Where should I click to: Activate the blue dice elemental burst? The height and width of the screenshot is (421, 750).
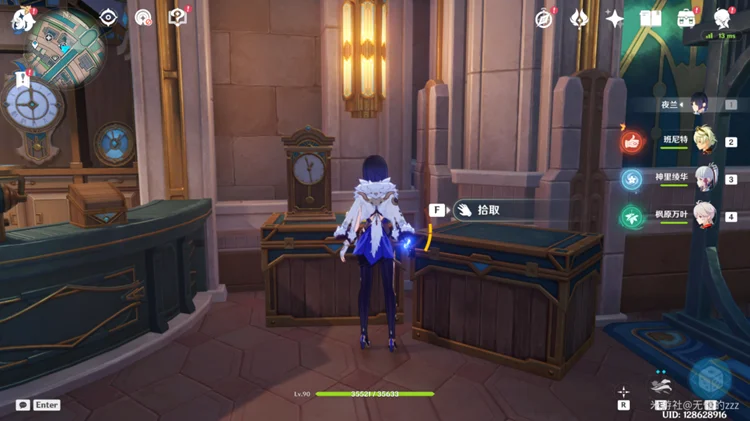click(712, 378)
